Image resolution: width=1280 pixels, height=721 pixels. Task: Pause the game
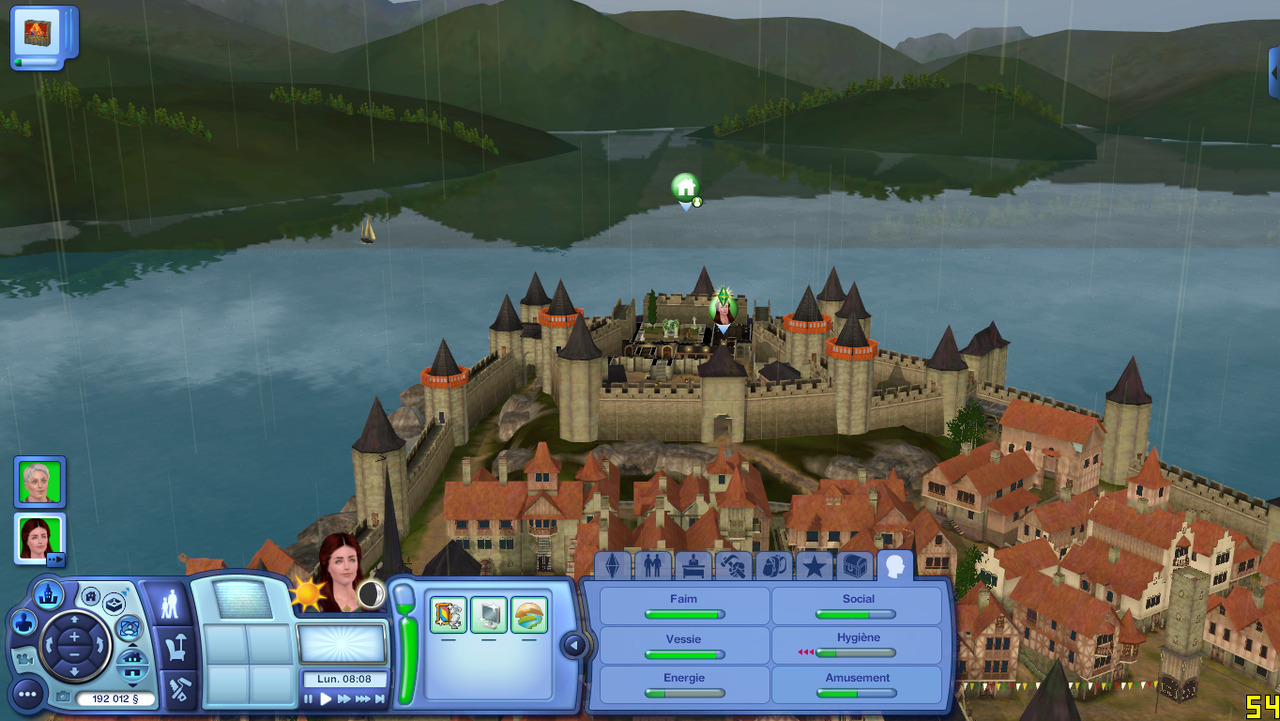309,699
